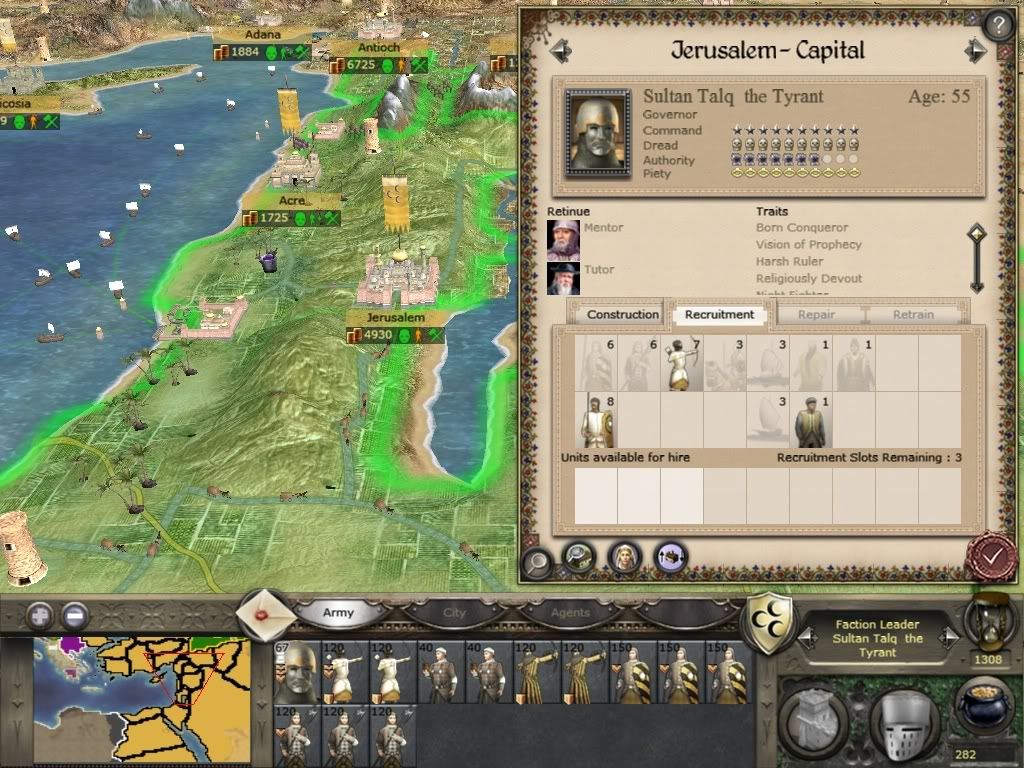The width and height of the screenshot is (1024, 768).
Task: Zoom out minimap with minus button
Action: tap(74, 615)
